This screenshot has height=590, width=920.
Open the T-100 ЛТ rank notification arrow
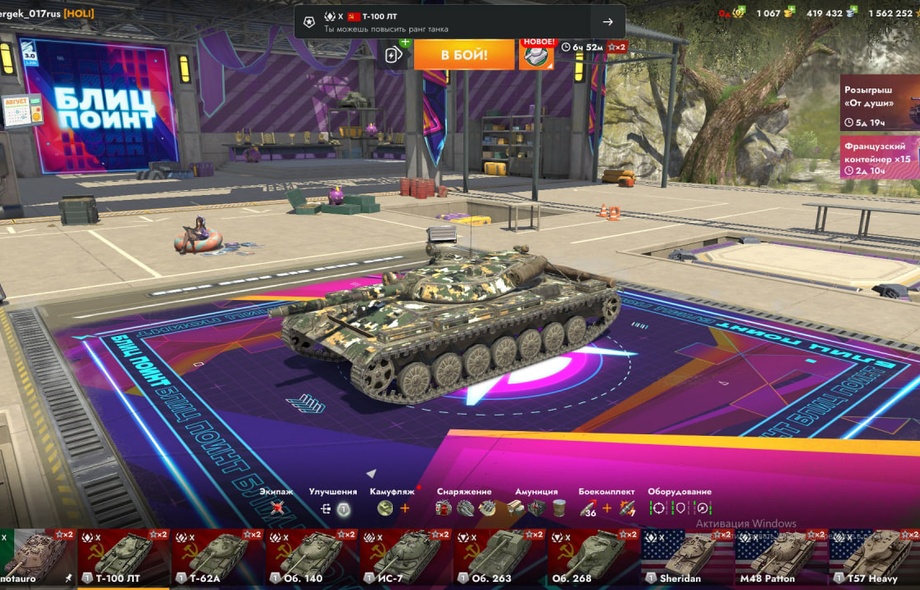pyautogui.click(x=607, y=22)
